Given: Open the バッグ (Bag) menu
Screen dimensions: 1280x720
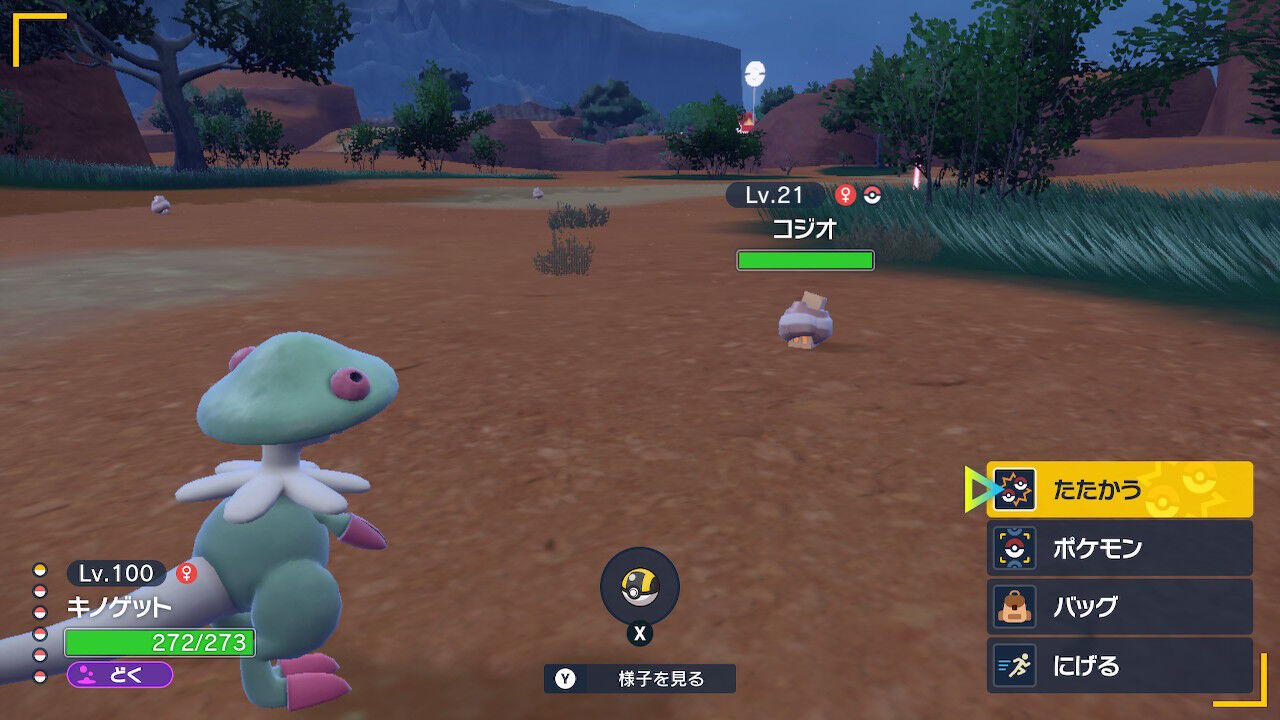Looking at the screenshot, I should click(1119, 607).
